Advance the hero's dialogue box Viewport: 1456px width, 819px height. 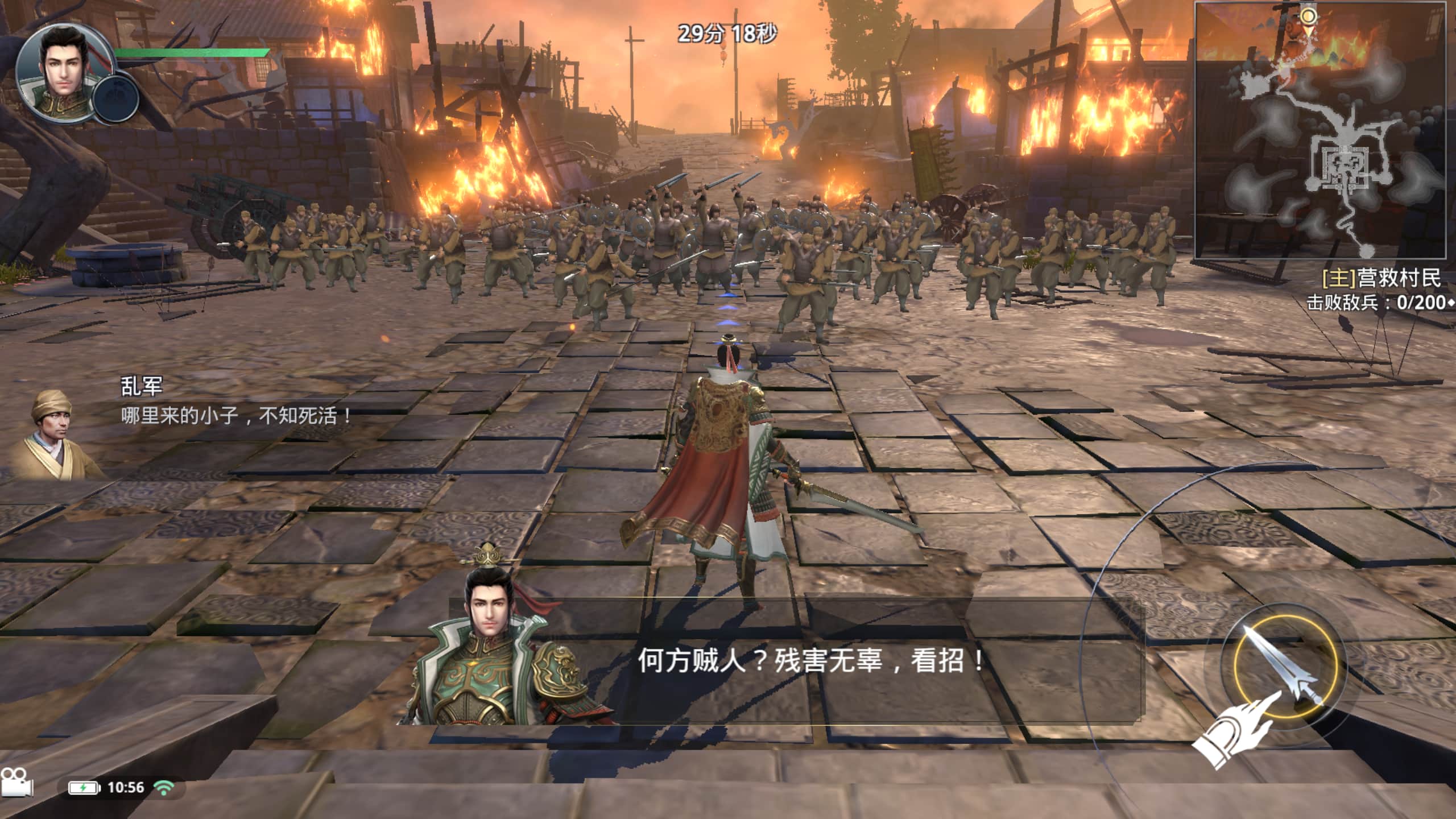[x=796, y=662]
